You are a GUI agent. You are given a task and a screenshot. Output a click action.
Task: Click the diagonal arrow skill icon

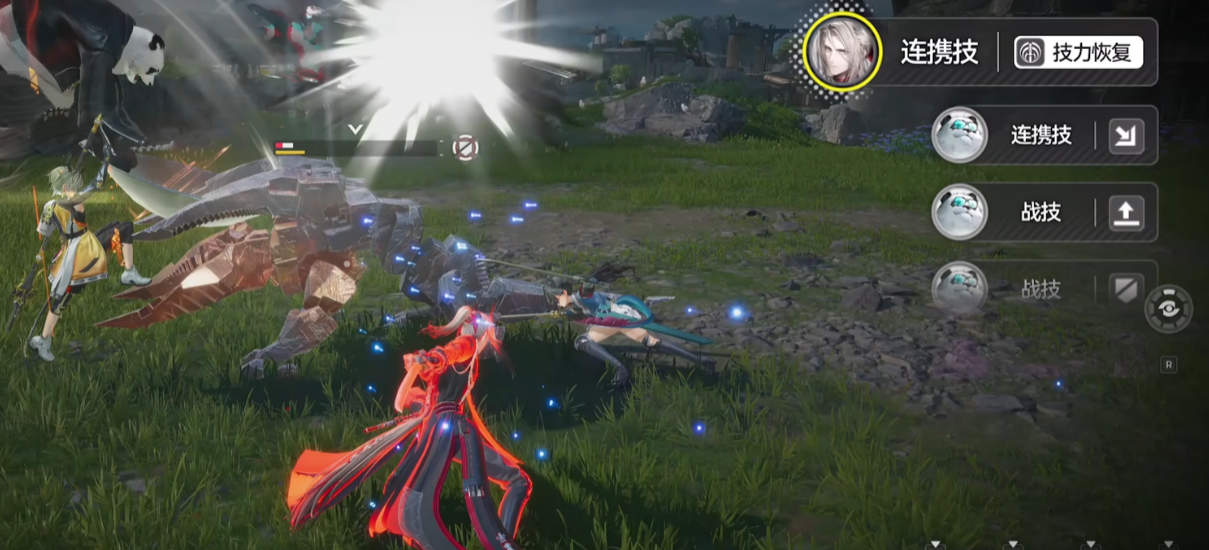pyautogui.click(x=1126, y=136)
